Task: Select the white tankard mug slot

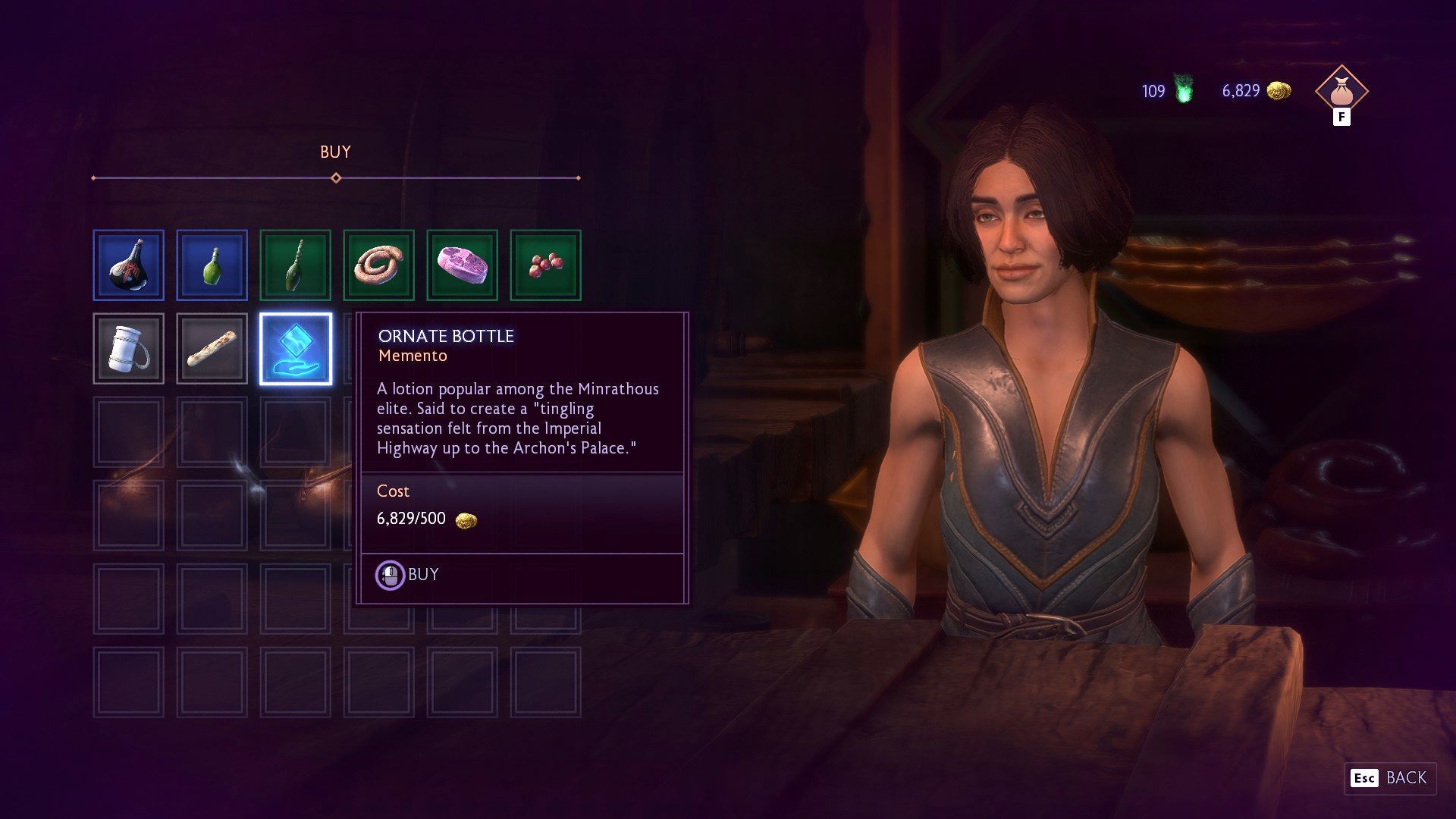Action: (129, 349)
